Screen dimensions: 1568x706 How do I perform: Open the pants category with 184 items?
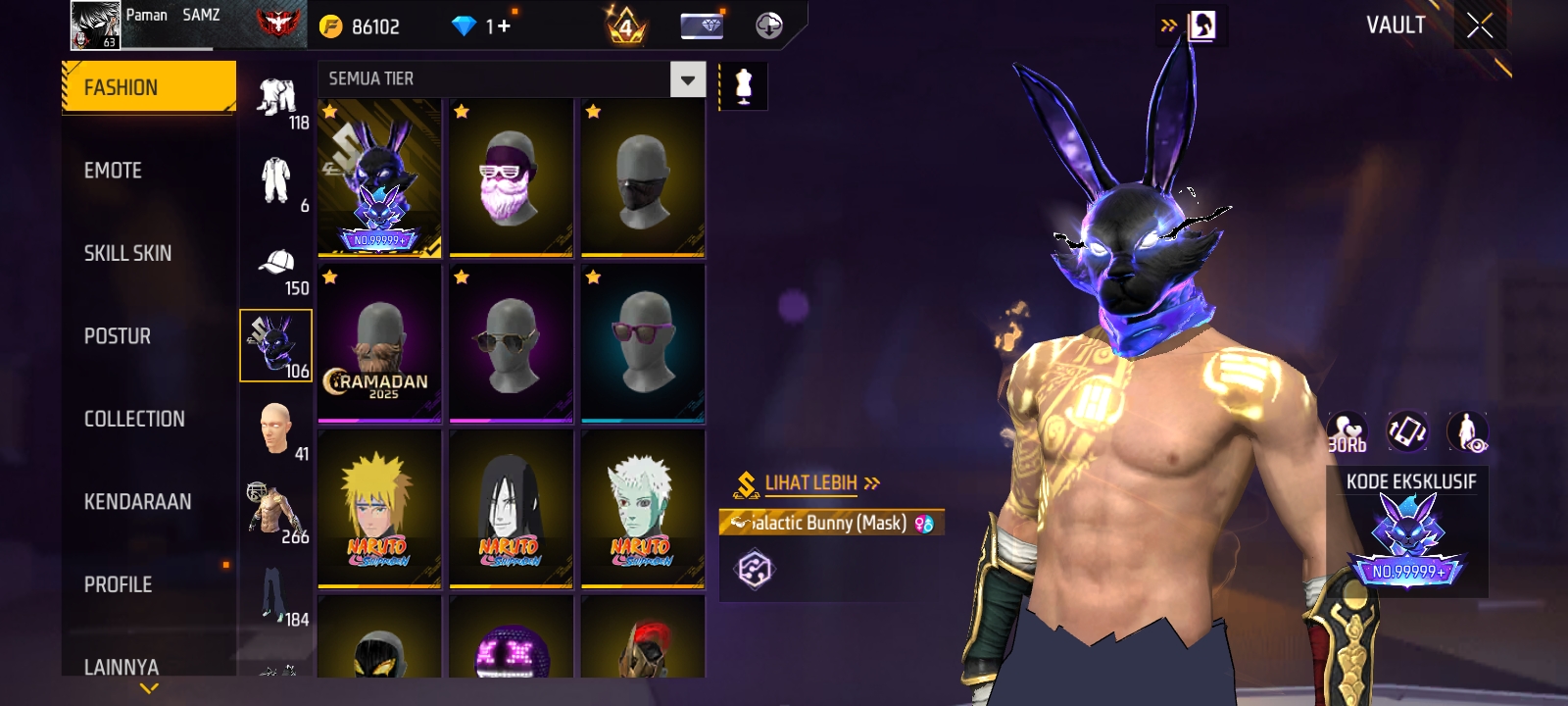click(x=277, y=598)
